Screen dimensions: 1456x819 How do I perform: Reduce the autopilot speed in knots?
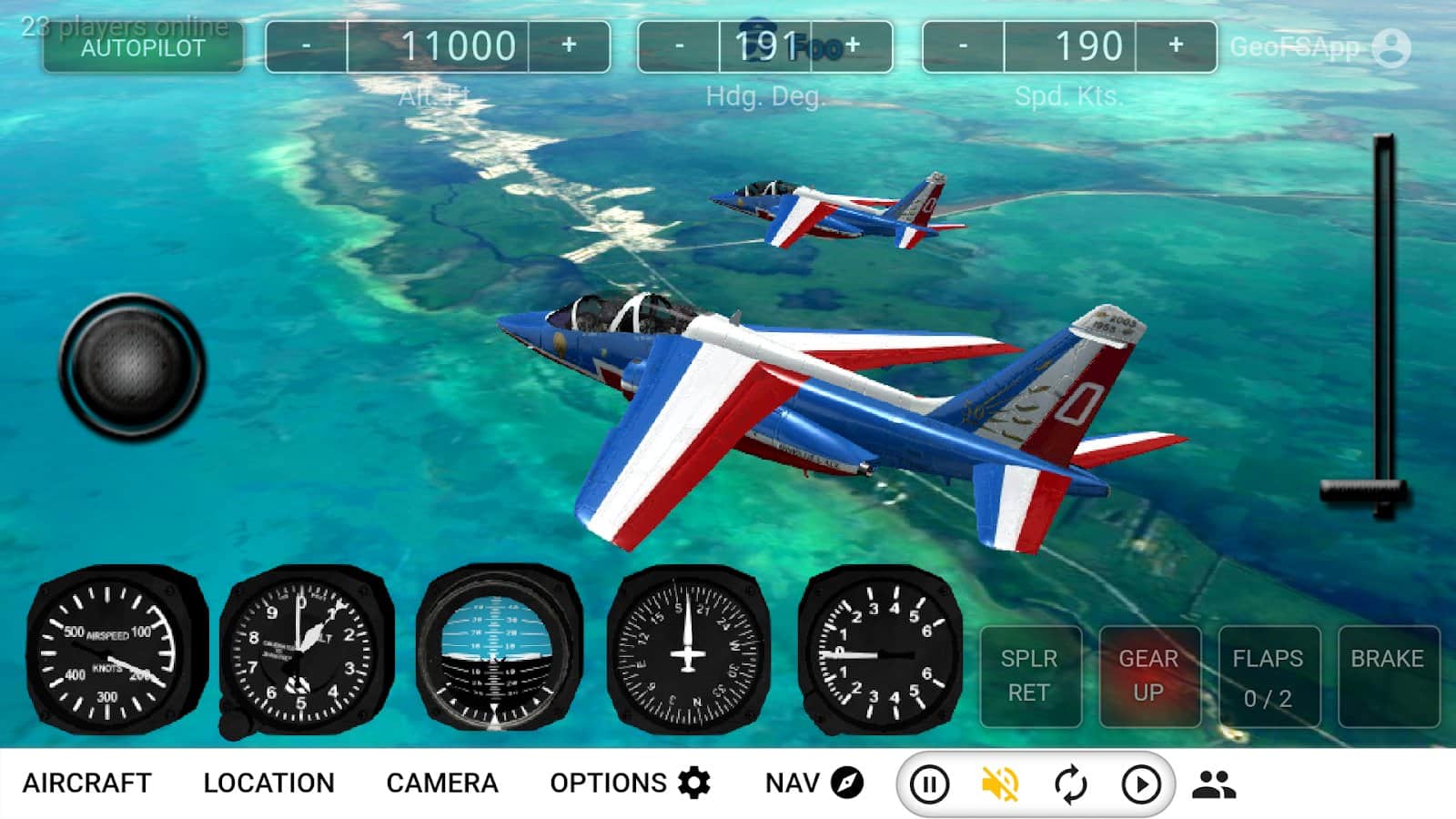963,45
